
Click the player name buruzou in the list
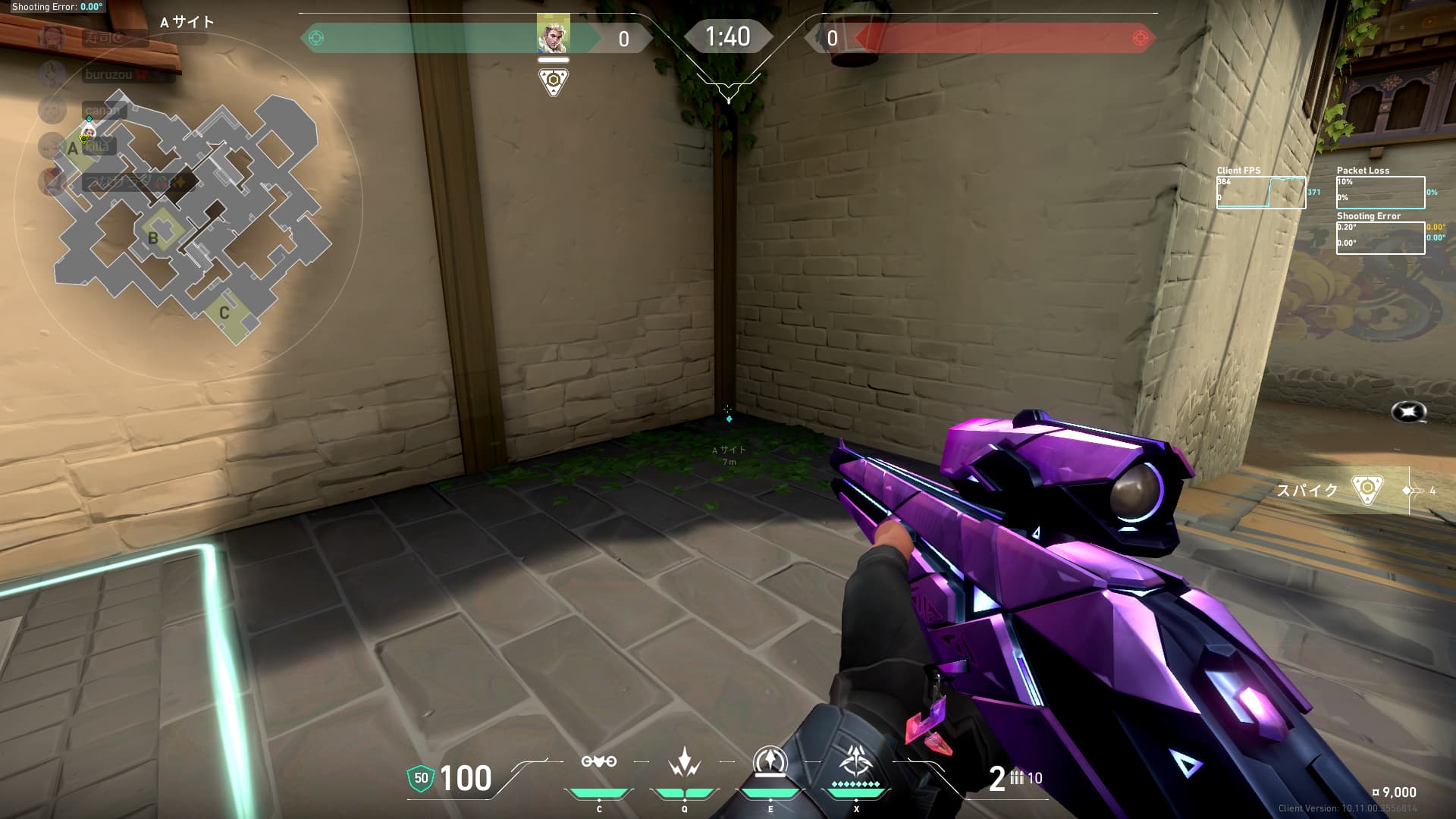[x=108, y=74]
